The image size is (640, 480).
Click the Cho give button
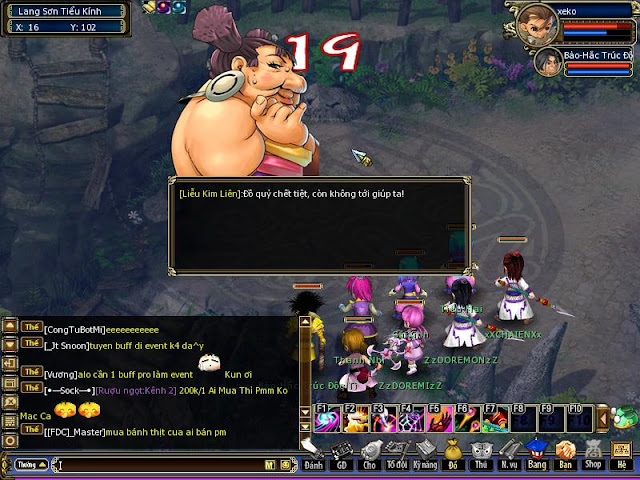tap(369, 453)
